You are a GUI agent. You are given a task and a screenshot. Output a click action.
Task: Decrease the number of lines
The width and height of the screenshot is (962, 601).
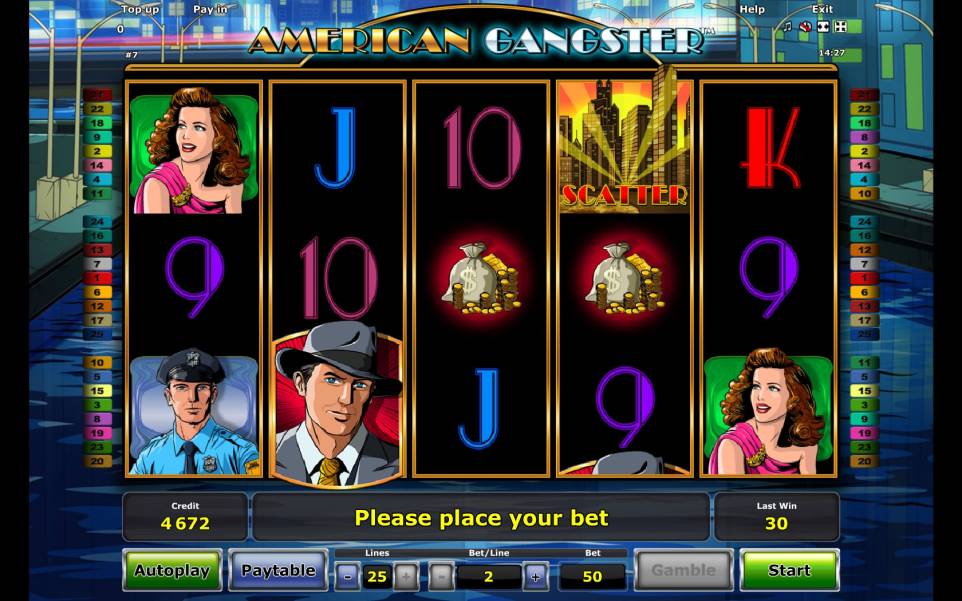click(x=346, y=576)
